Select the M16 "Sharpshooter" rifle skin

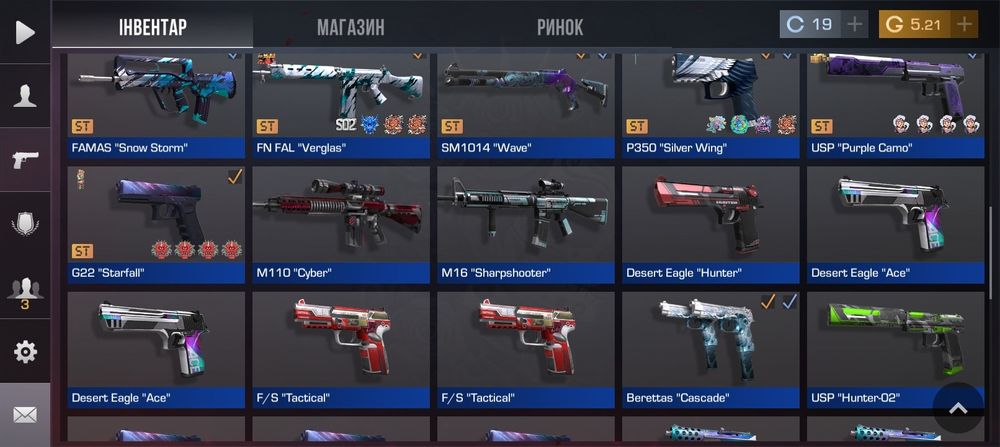coord(525,224)
